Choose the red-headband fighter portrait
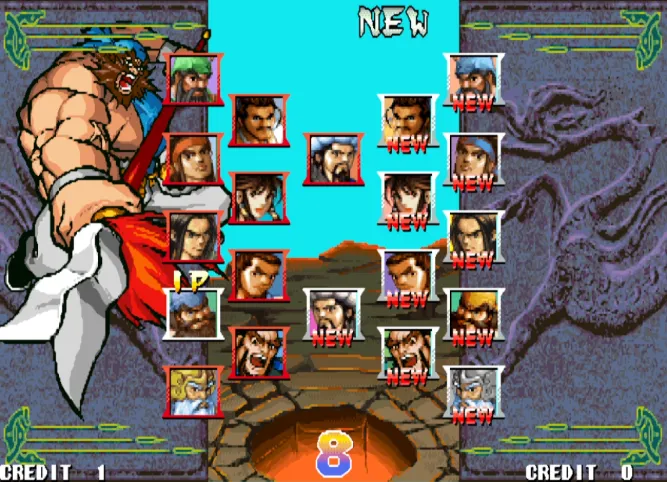The image size is (667, 482). (x=193, y=158)
